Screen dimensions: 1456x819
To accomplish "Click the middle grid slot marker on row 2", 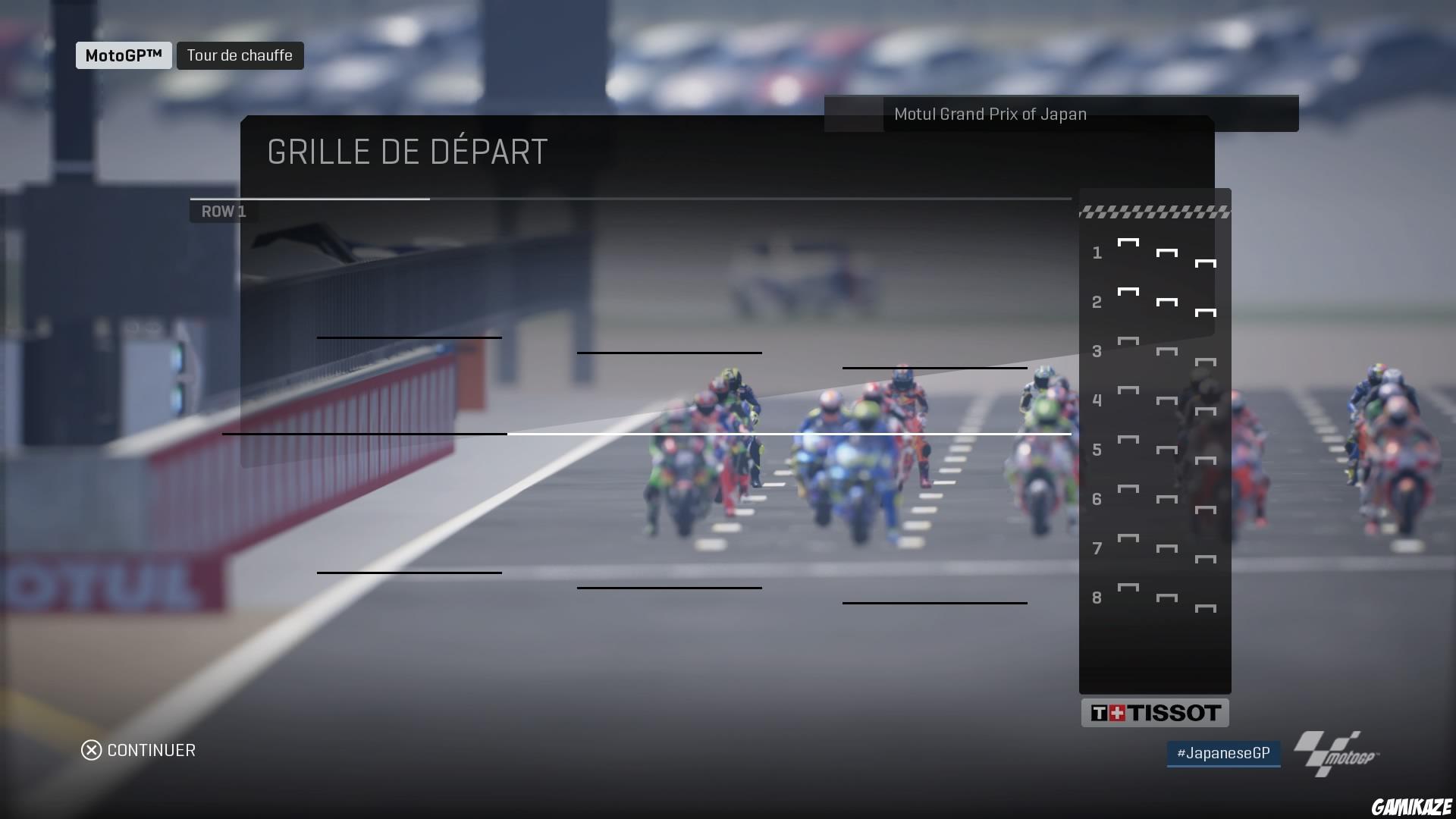I will click(x=1166, y=300).
